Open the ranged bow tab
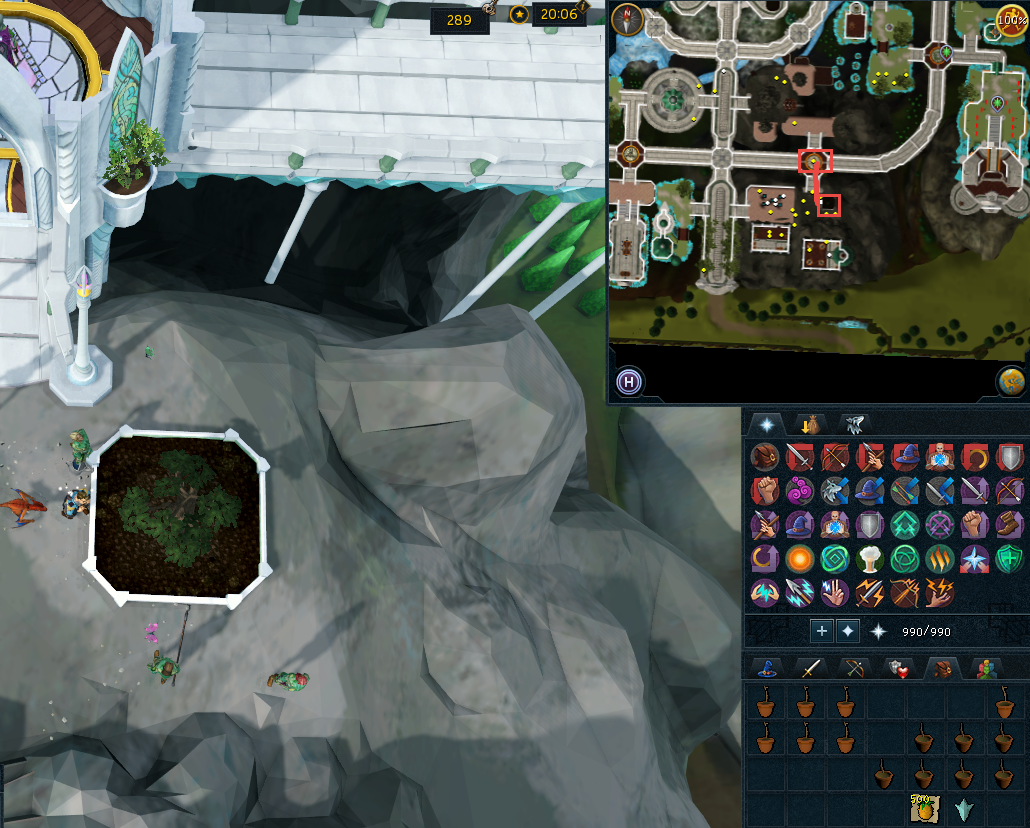Screen dimensions: 1030x828 tap(851, 669)
